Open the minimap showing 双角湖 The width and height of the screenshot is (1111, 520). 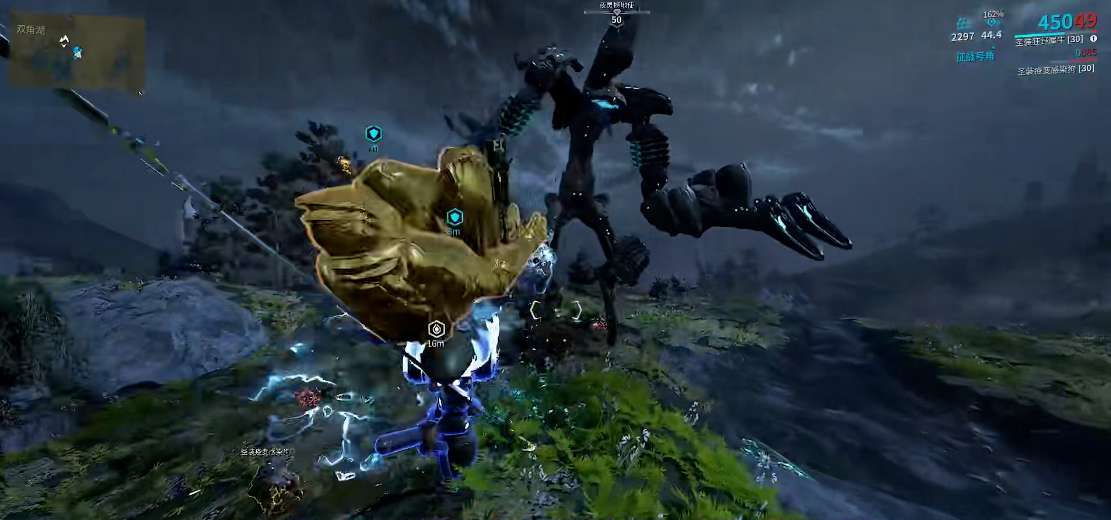(x=76, y=50)
